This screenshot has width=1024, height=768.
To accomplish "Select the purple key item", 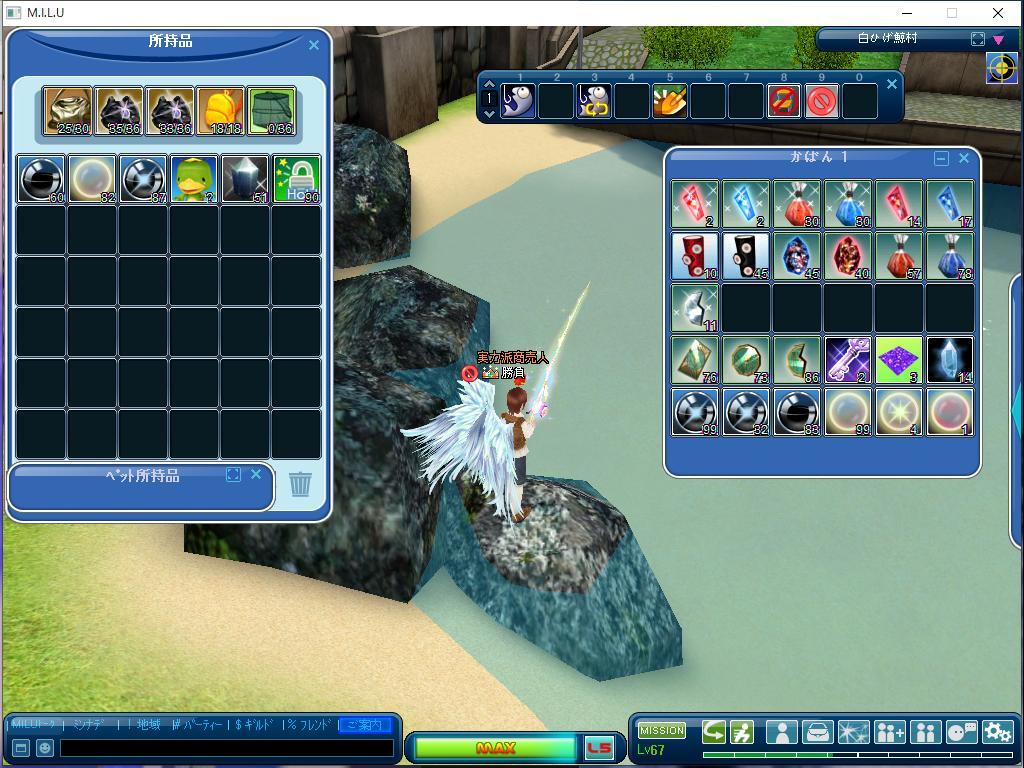I will (848, 360).
